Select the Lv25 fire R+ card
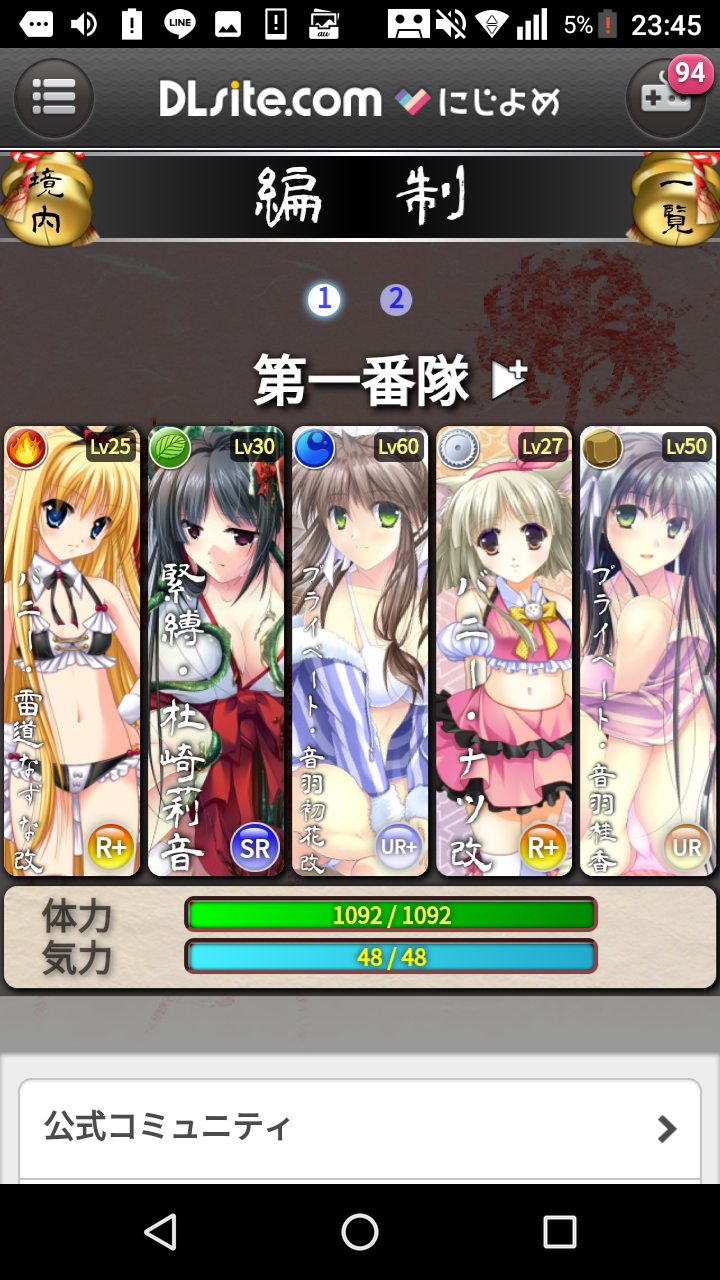The height and width of the screenshot is (1280, 720). coord(73,651)
